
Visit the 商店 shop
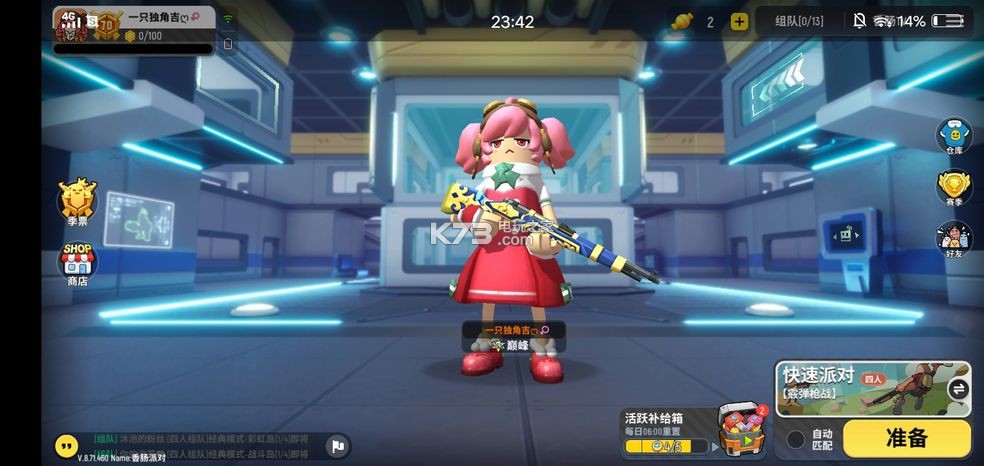coord(77,265)
